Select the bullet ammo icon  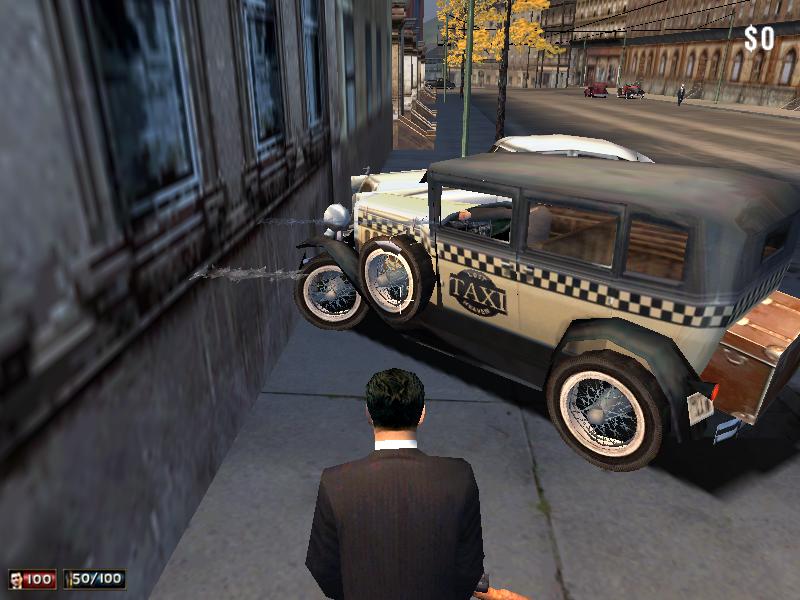69,579
